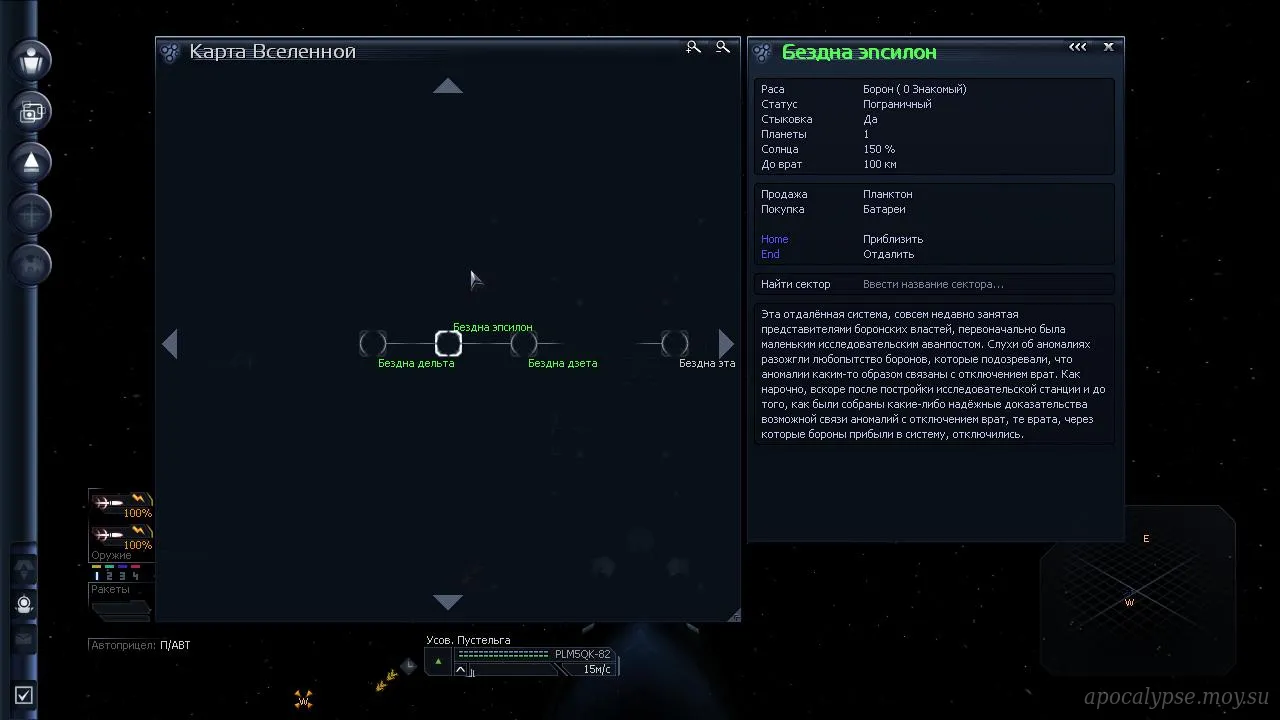
Task: Zoom out with the minus magnifier icon
Action: [x=723, y=47]
